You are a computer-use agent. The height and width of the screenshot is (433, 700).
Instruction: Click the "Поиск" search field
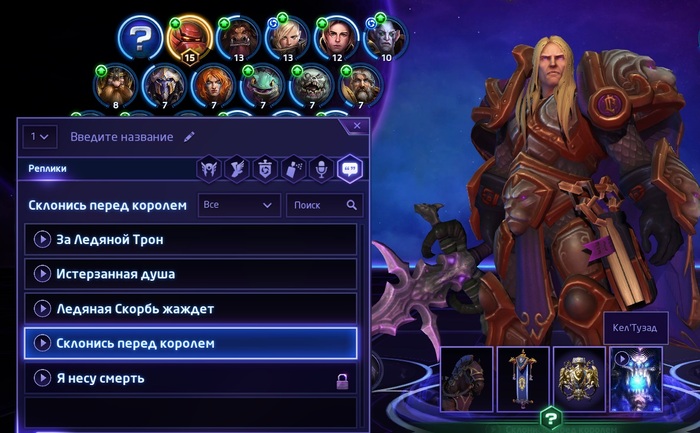point(322,205)
